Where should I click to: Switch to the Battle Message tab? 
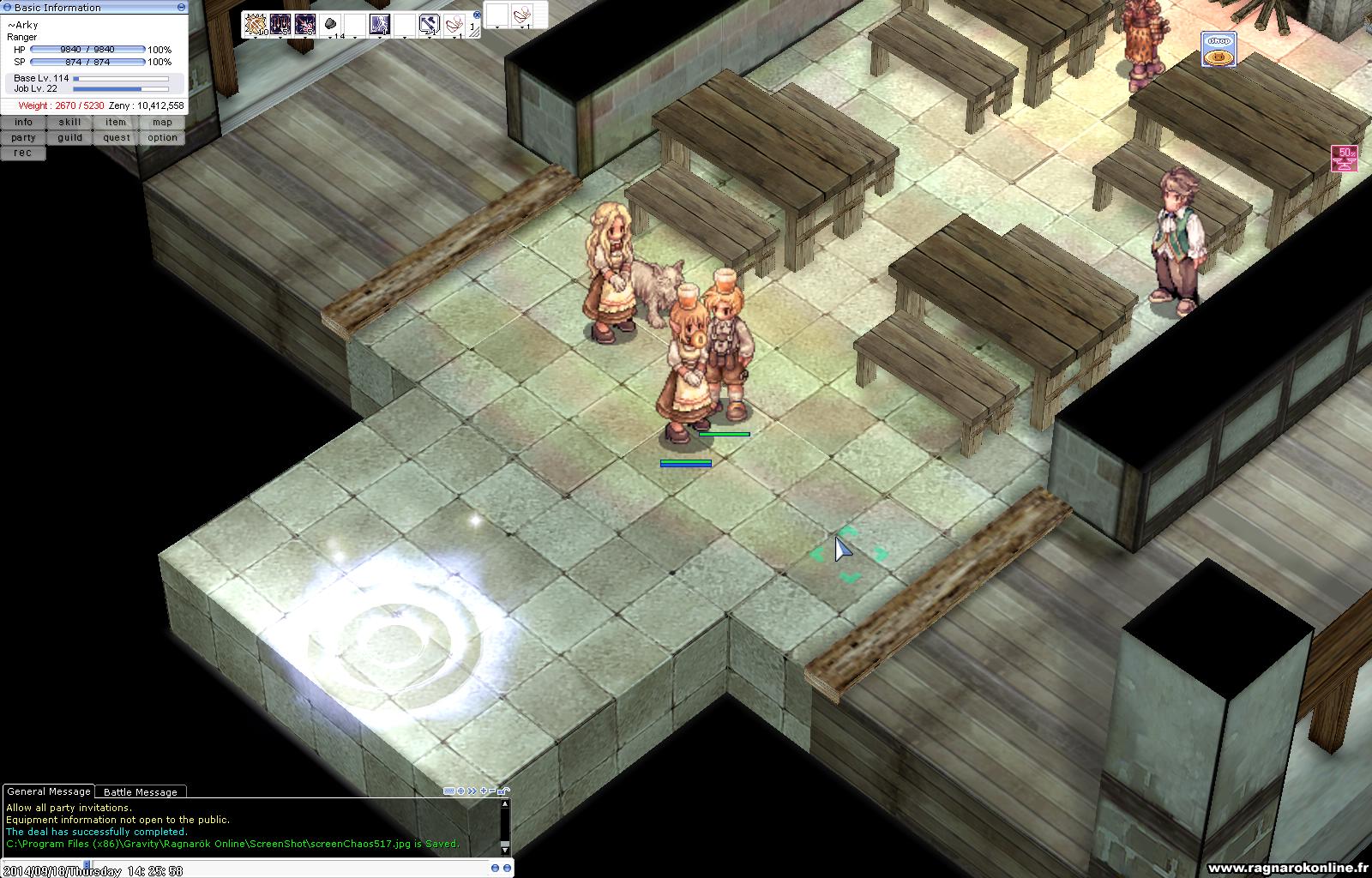tap(140, 792)
